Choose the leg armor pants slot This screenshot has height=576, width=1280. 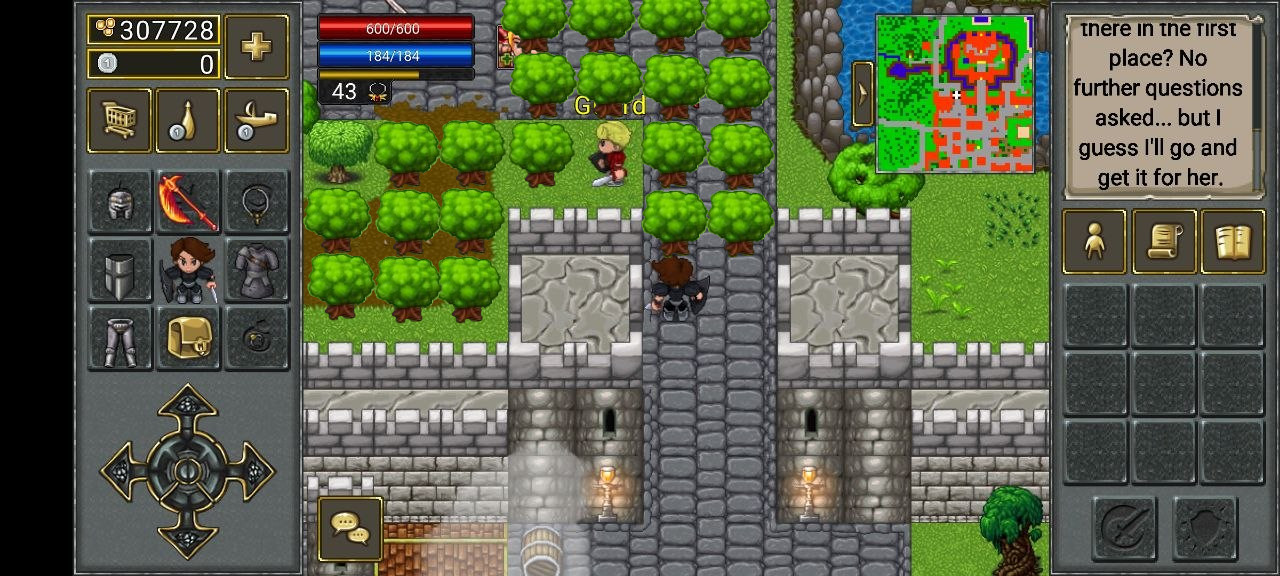(x=120, y=338)
